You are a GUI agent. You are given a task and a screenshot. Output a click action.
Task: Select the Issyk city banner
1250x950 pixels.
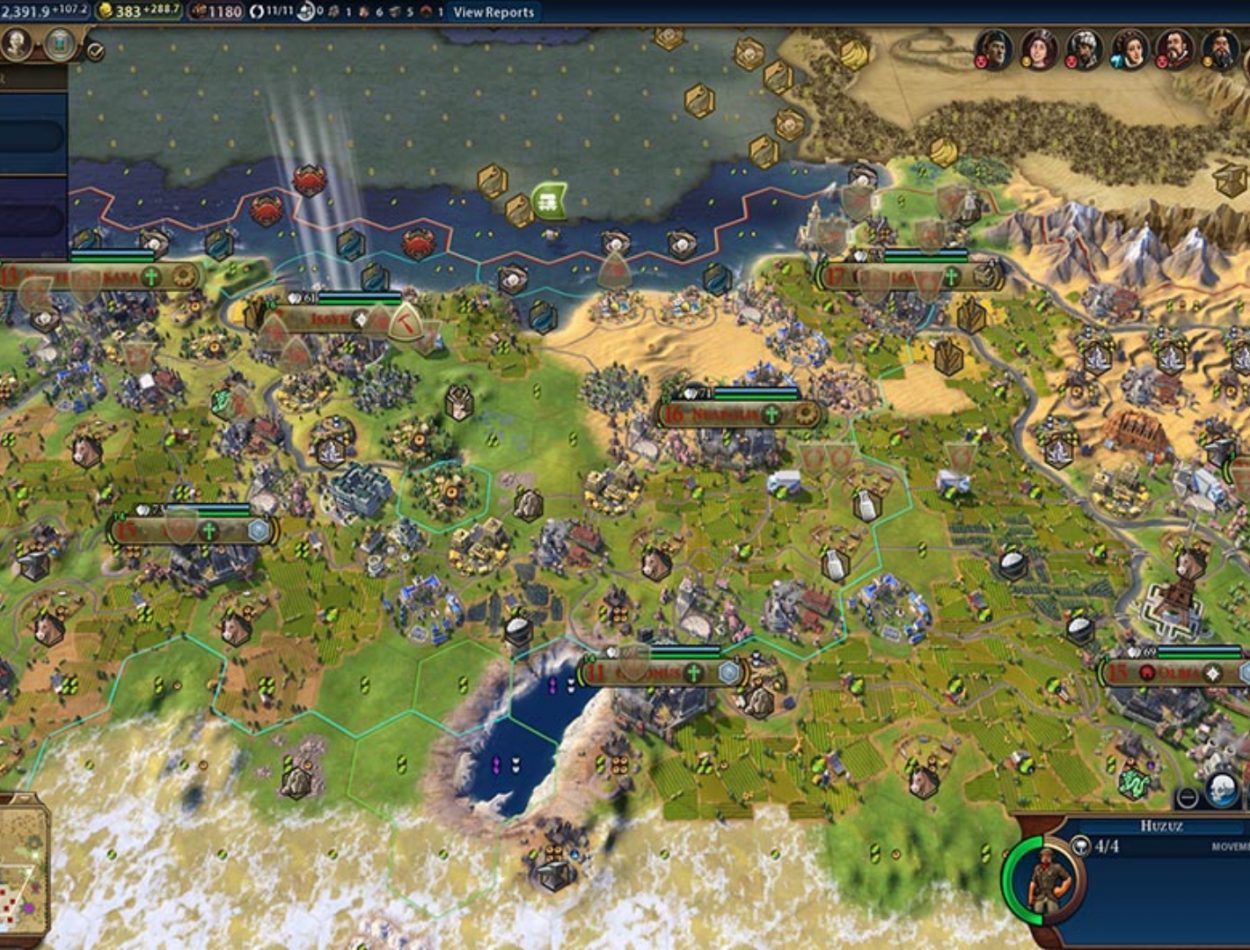(x=330, y=319)
